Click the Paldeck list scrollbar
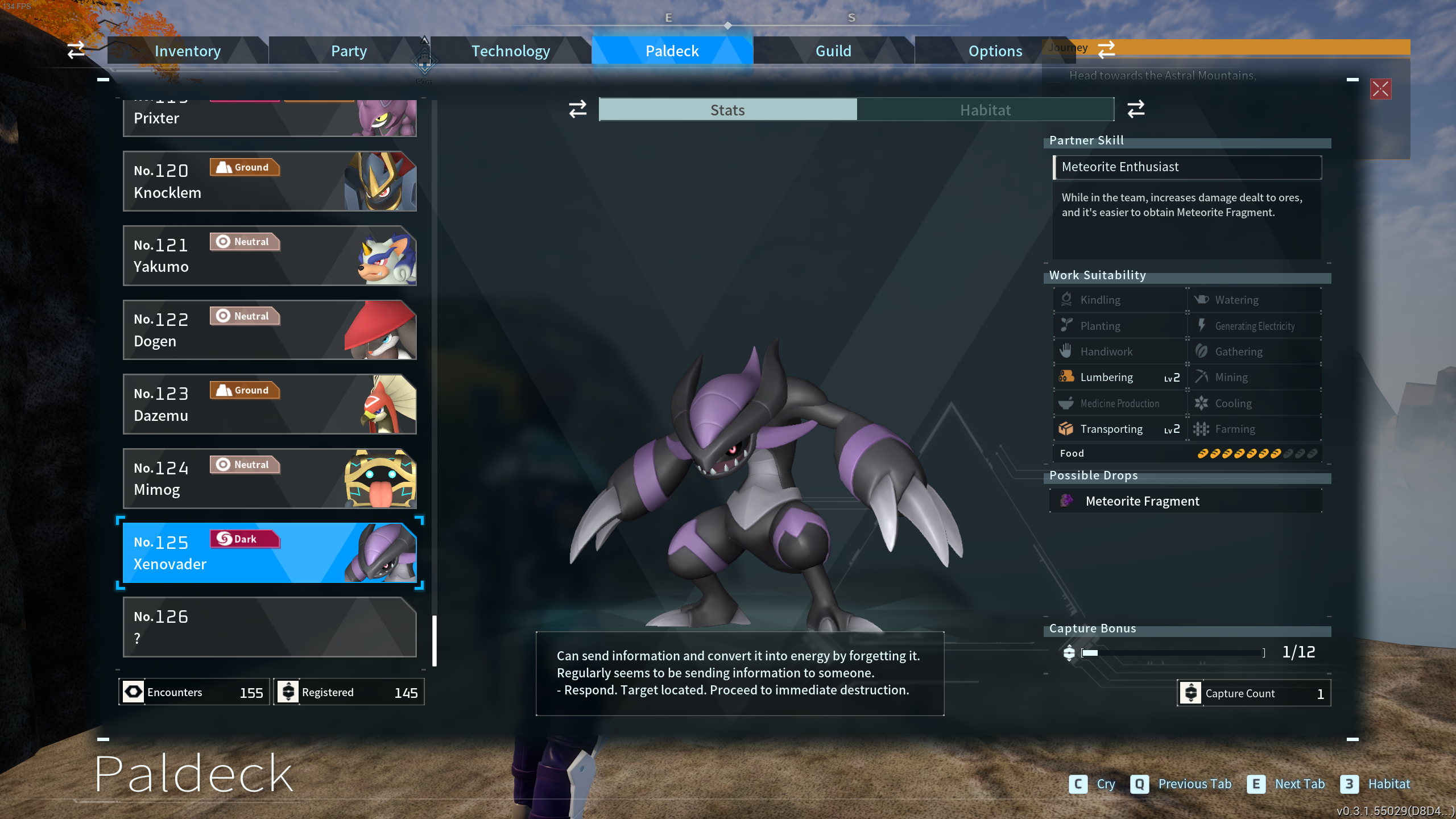Screen dimensions: 1456x819 tap(435, 640)
